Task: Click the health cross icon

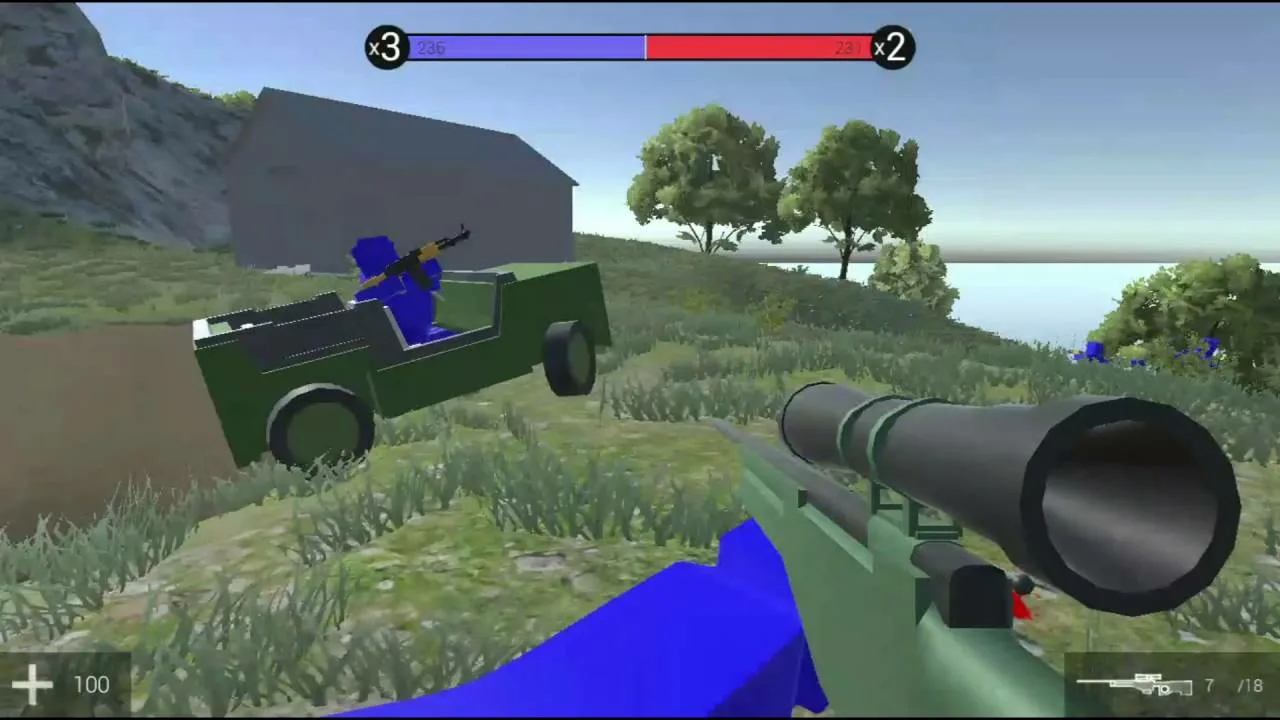Action: coord(33,684)
